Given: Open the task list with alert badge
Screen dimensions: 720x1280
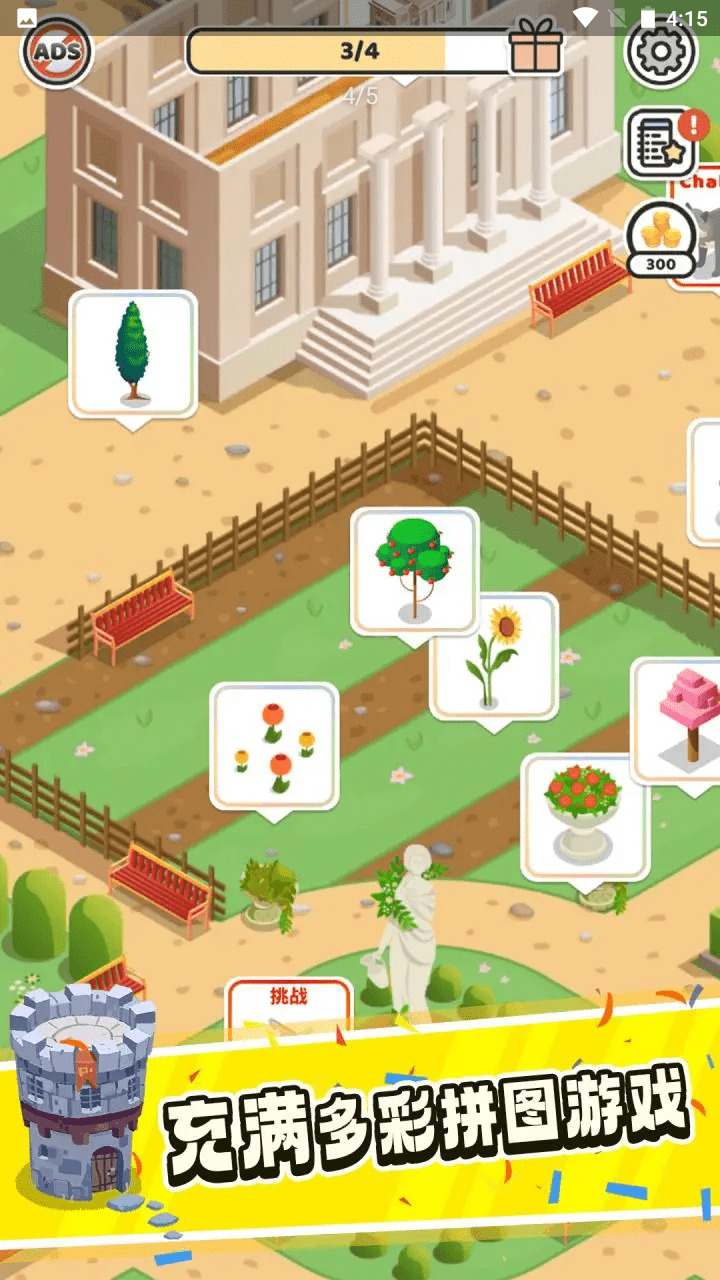Looking at the screenshot, I should [660, 143].
